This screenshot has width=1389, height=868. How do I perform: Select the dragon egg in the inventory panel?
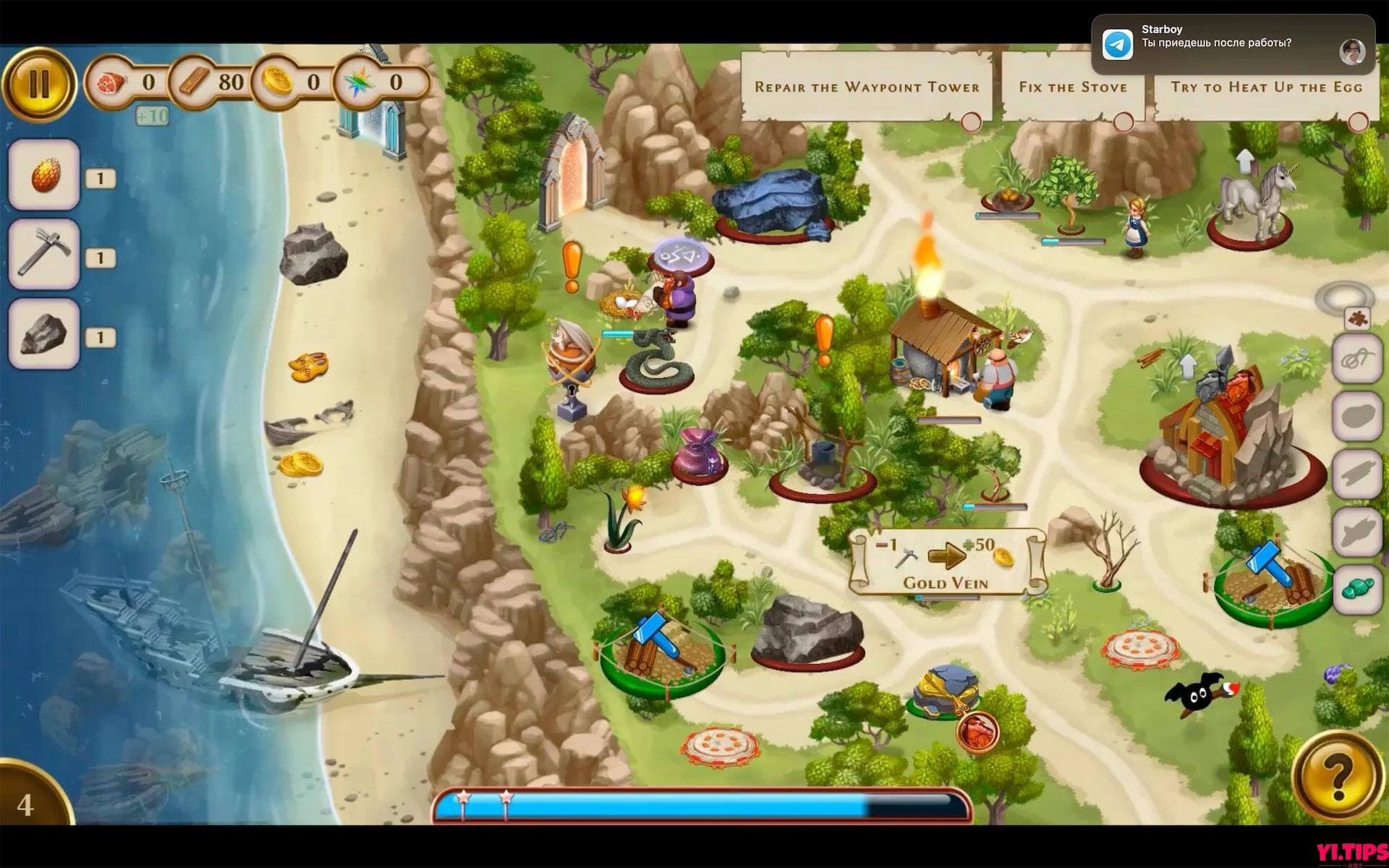coord(43,176)
